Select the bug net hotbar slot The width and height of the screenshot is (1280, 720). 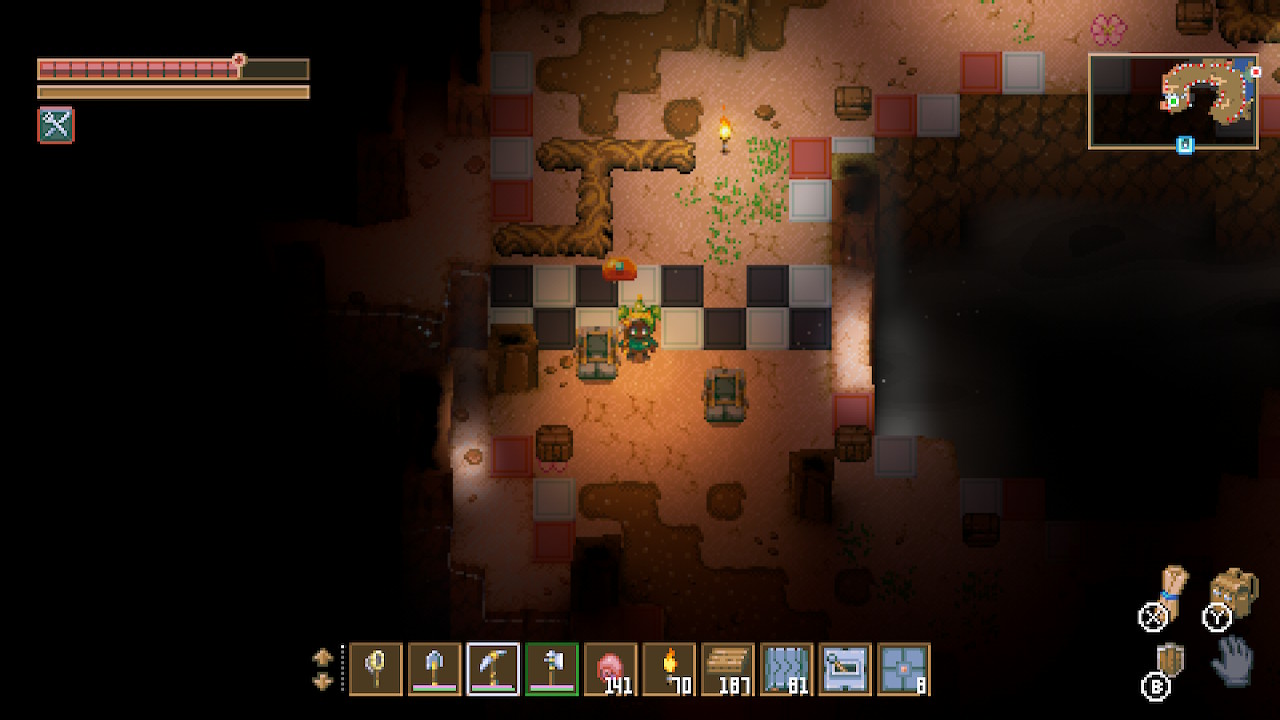click(x=376, y=669)
